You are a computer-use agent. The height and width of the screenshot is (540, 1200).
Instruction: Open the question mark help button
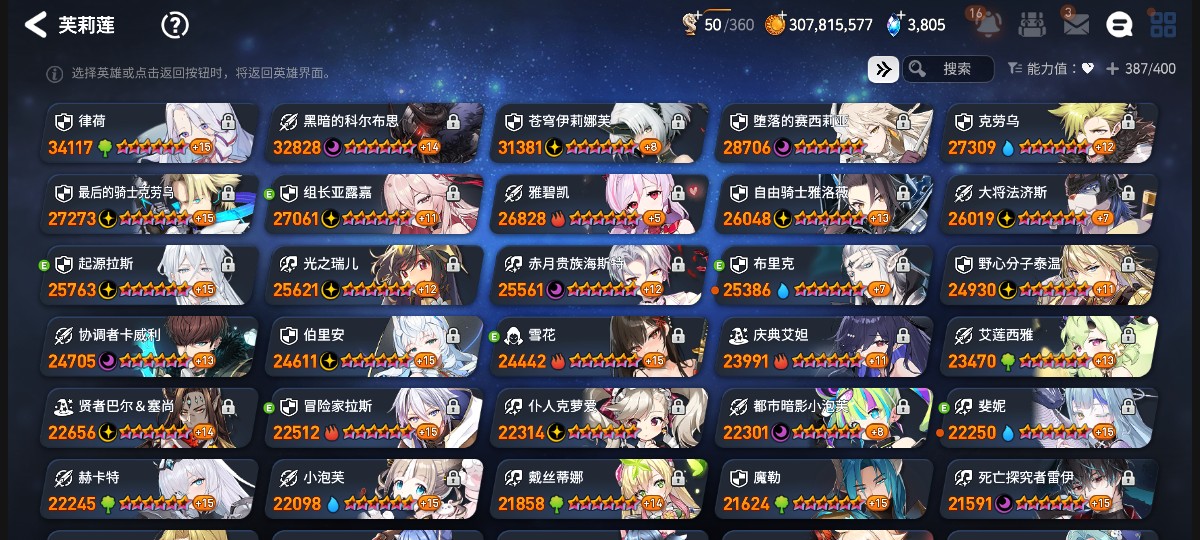[175, 25]
